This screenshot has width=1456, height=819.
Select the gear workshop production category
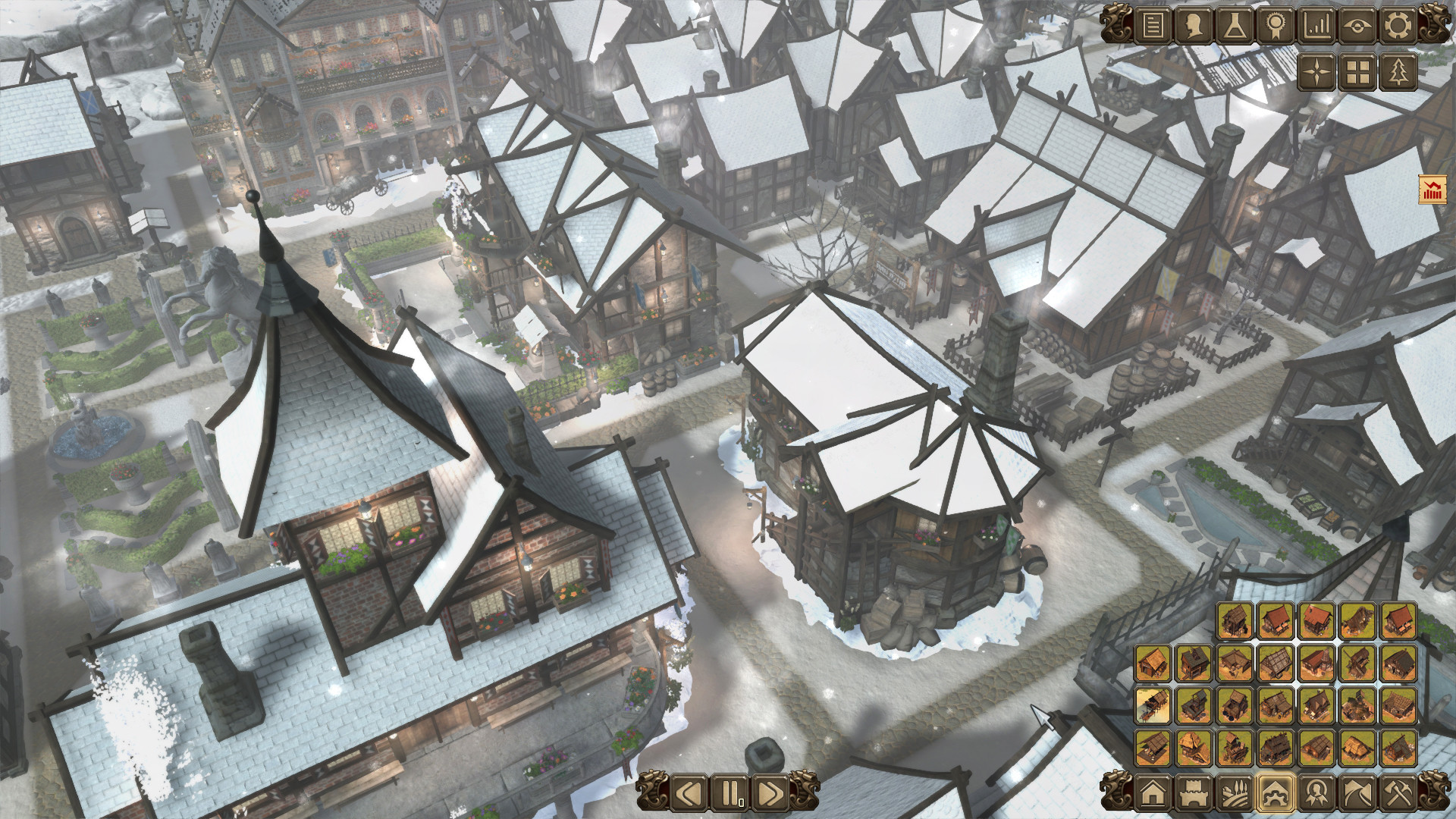tap(1275, 793)
